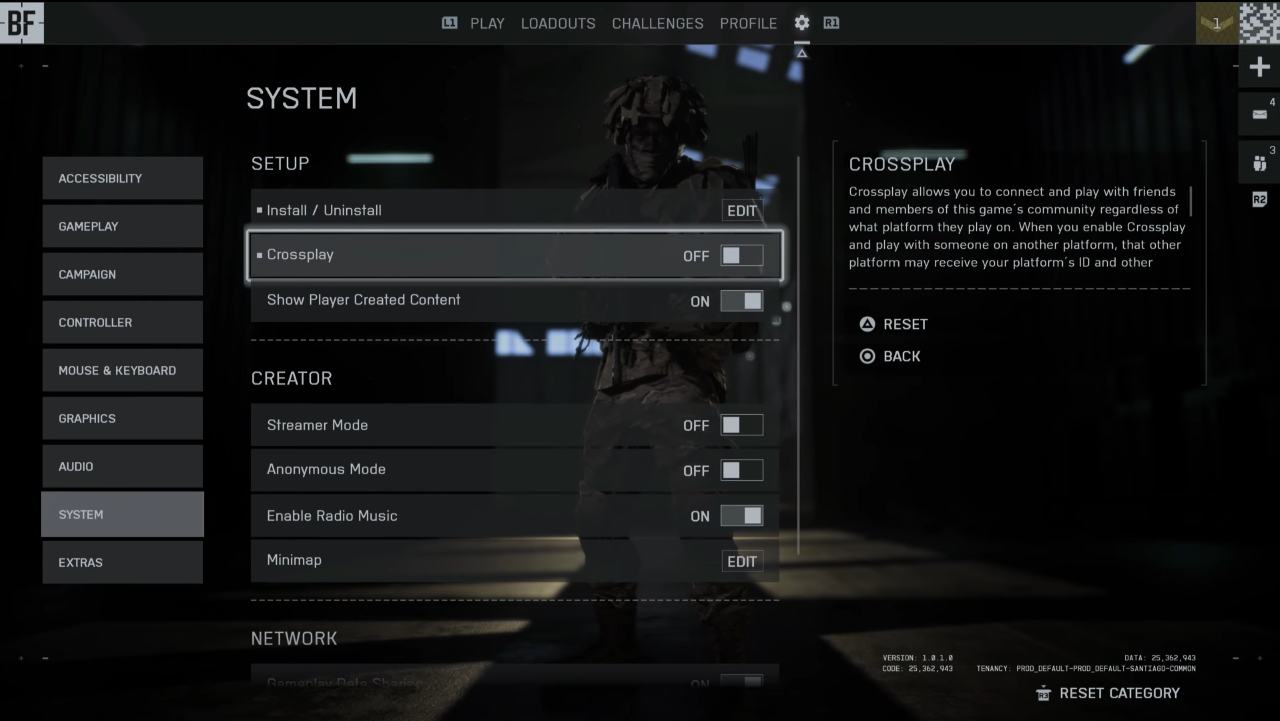Screen dimensions: 1280x721
Task: Open the Graphics settings category
Action: [x=122, y=418]
